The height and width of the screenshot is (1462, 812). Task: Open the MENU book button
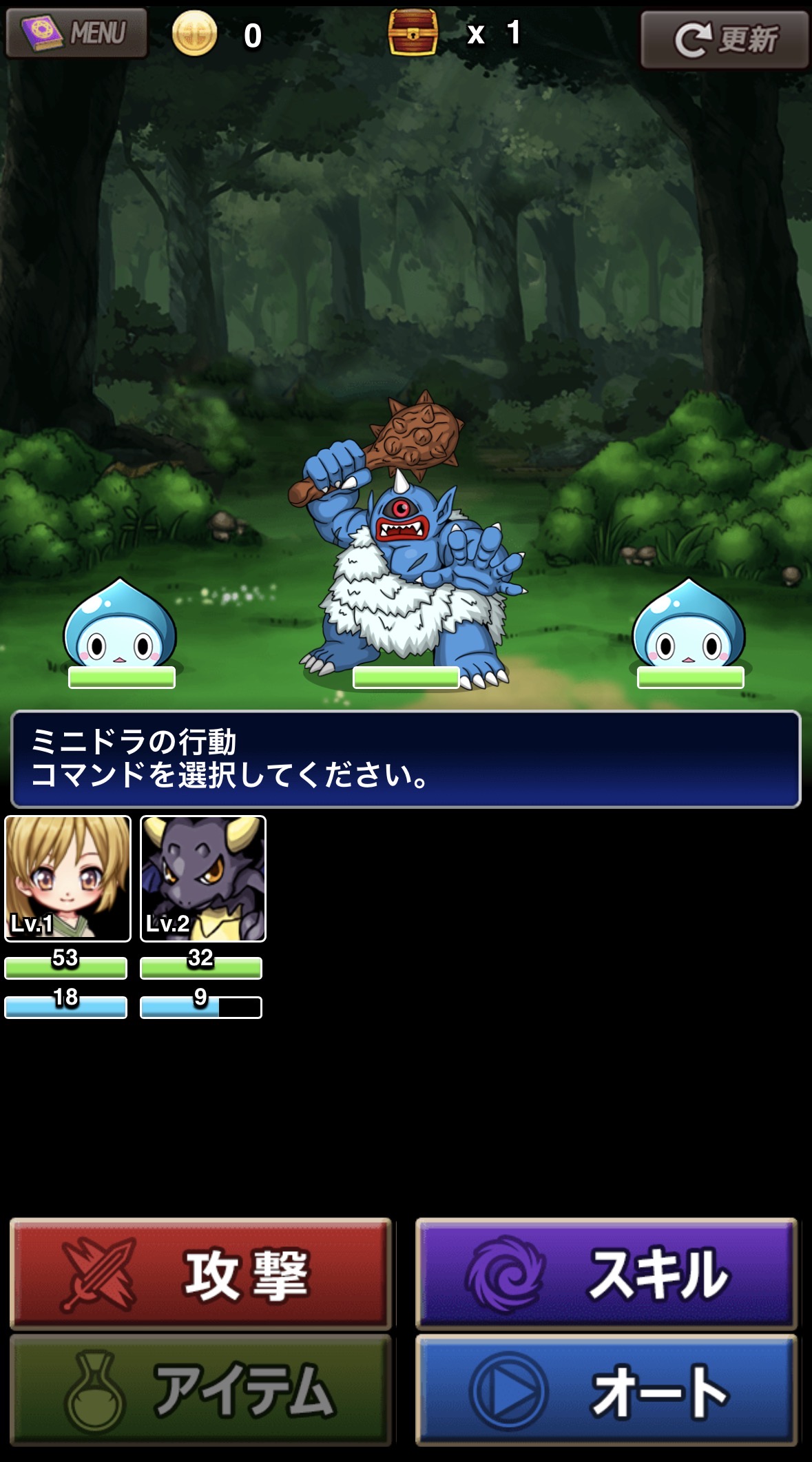(x=76, y=32)
